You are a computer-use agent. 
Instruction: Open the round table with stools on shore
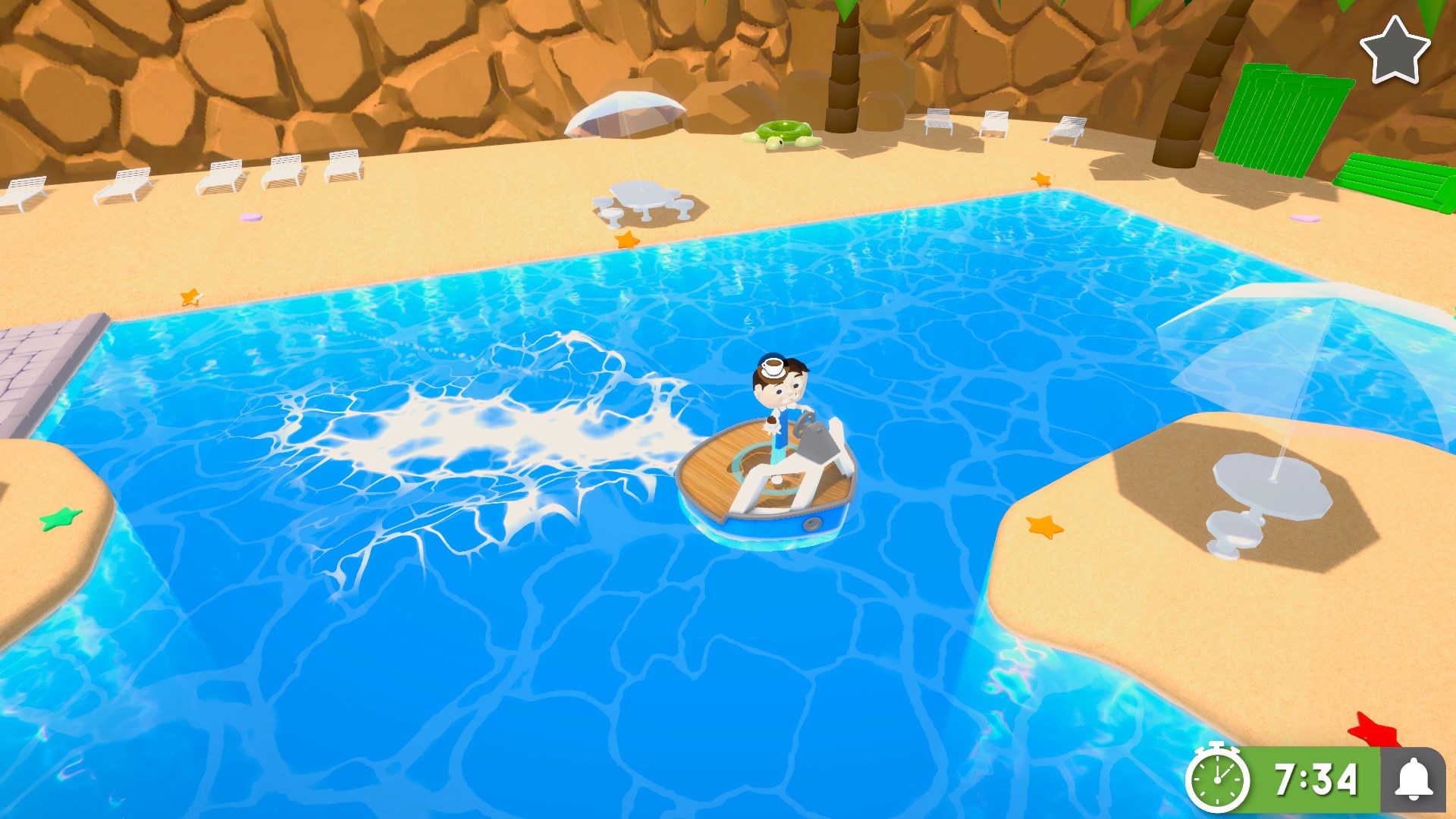pyautogui.click(x=641, y=193)
